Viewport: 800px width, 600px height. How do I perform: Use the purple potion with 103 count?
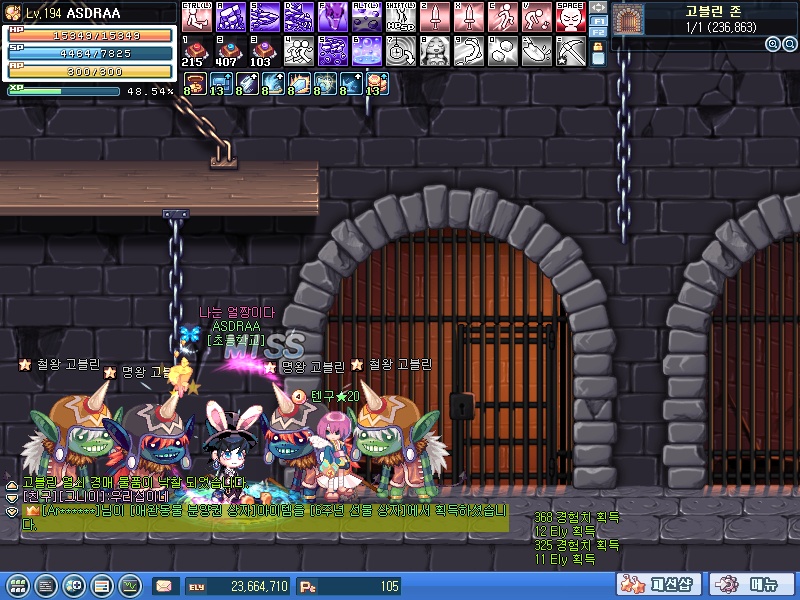[x=264, y=50]
